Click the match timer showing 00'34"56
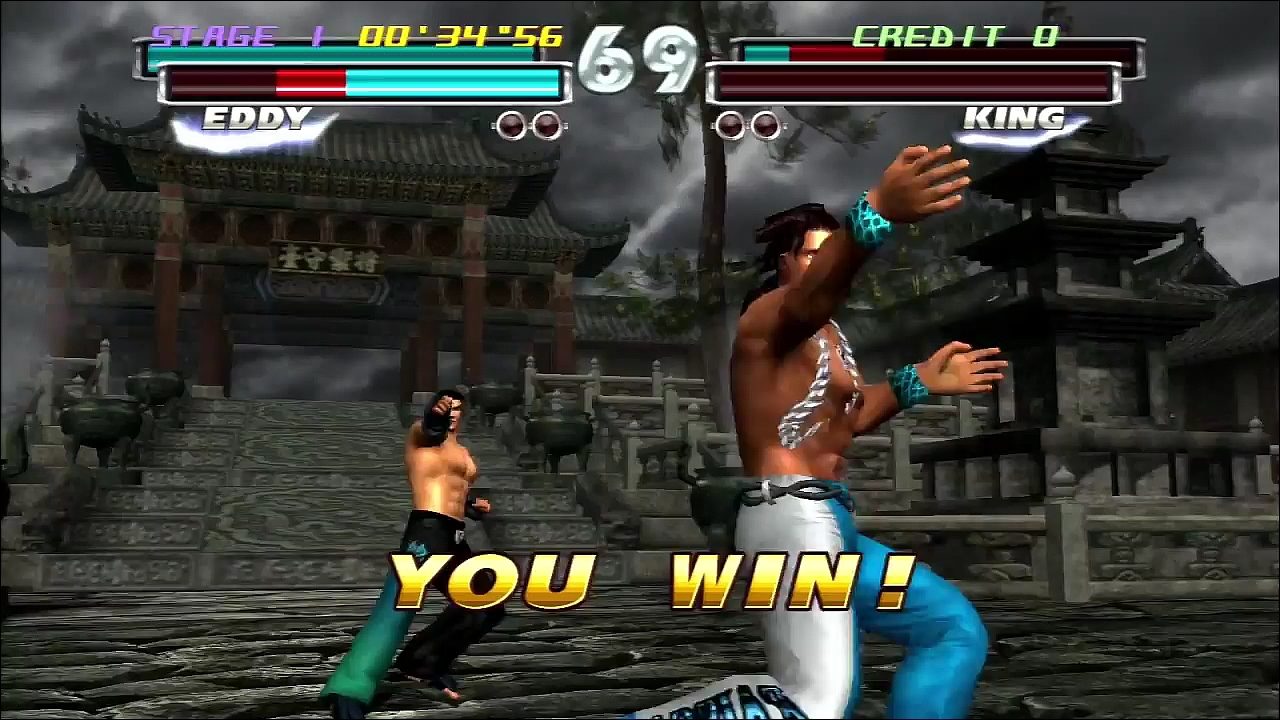1280x720 pixels. [465, 35]
